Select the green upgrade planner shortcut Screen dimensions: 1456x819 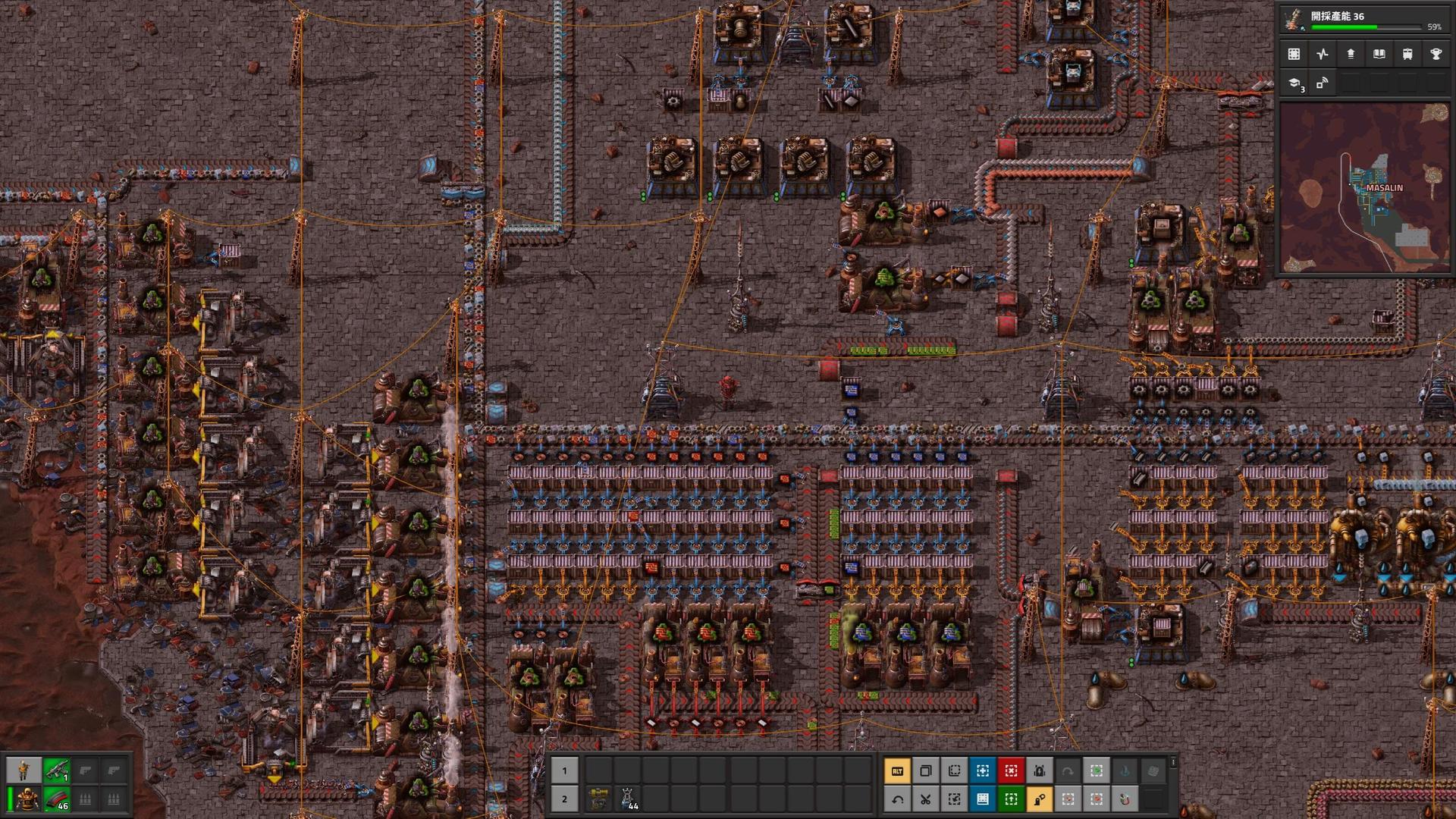click(1012, 799)
